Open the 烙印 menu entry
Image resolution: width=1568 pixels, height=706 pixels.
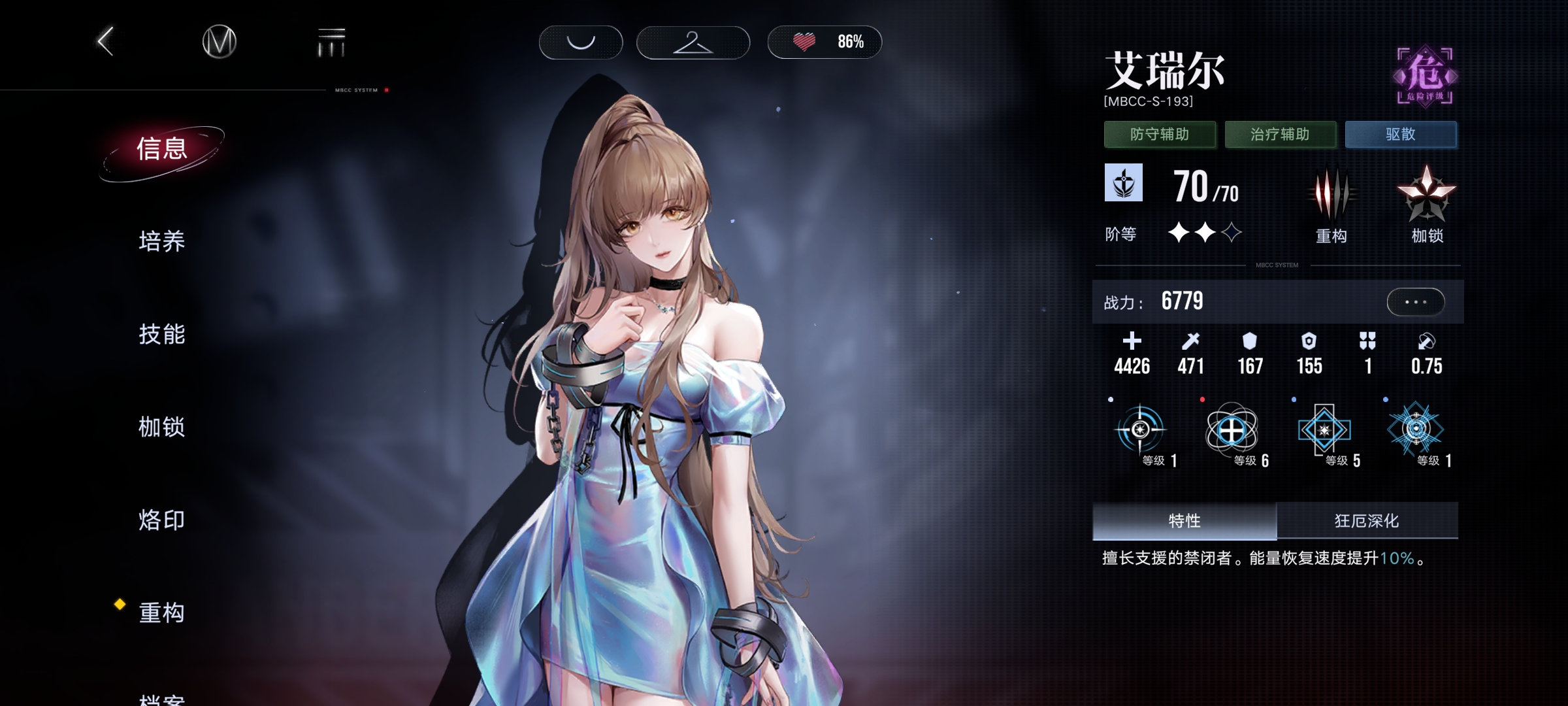tap(162, 520)
